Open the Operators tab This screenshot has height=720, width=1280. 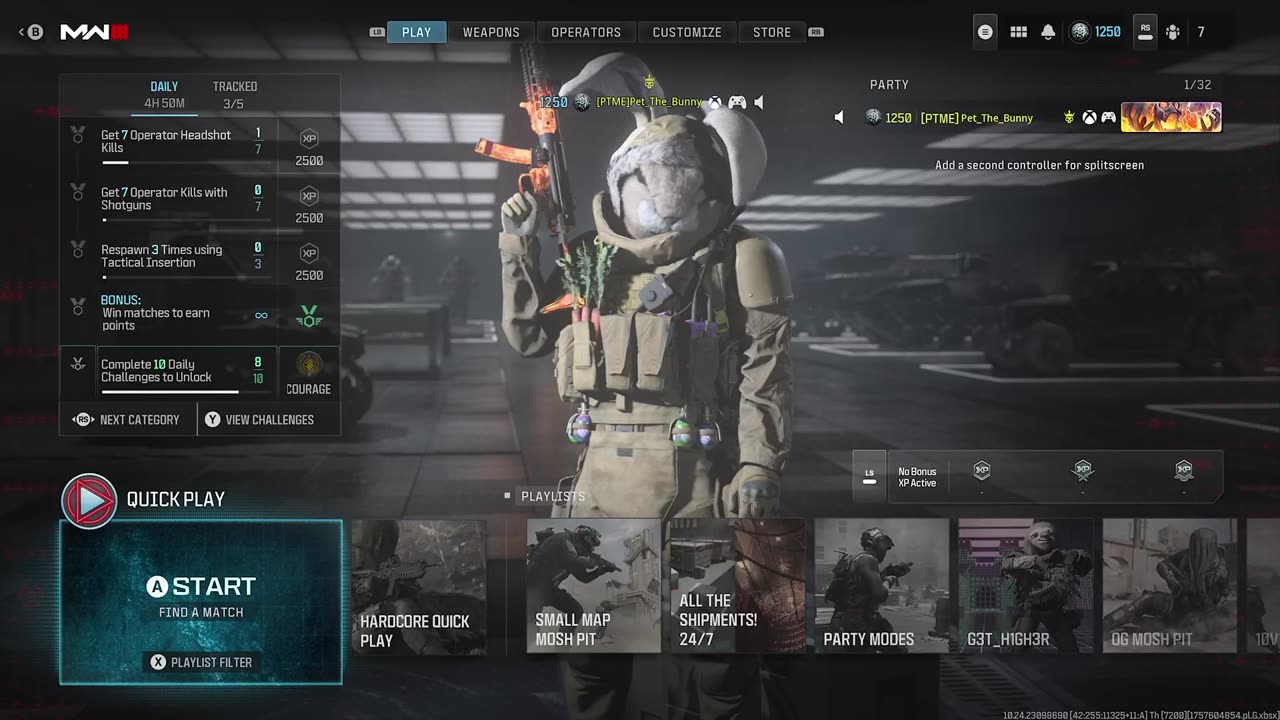click(586, 32)
